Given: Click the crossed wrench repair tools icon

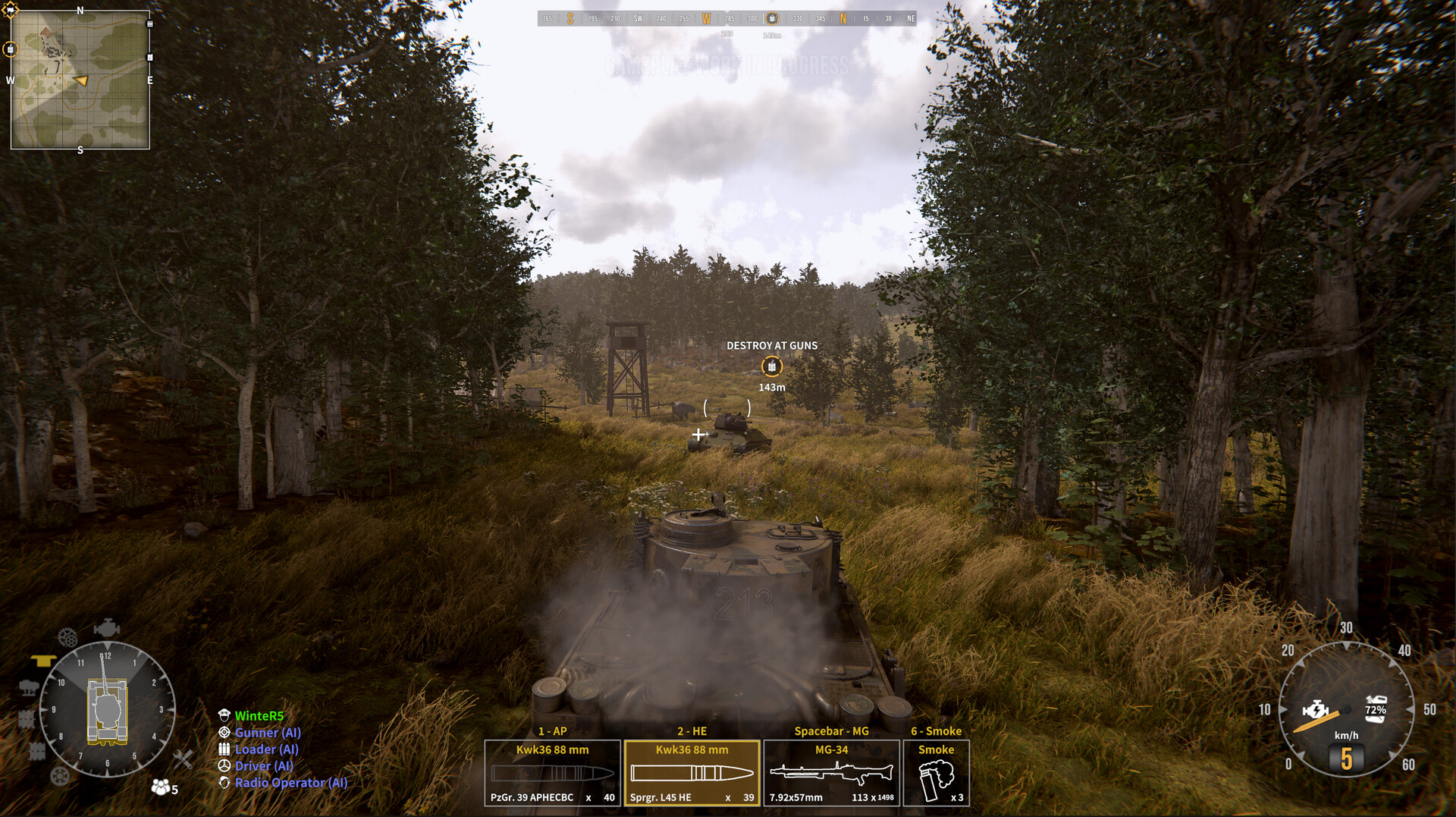Looking at the screenshot, I should coord(183,759).
